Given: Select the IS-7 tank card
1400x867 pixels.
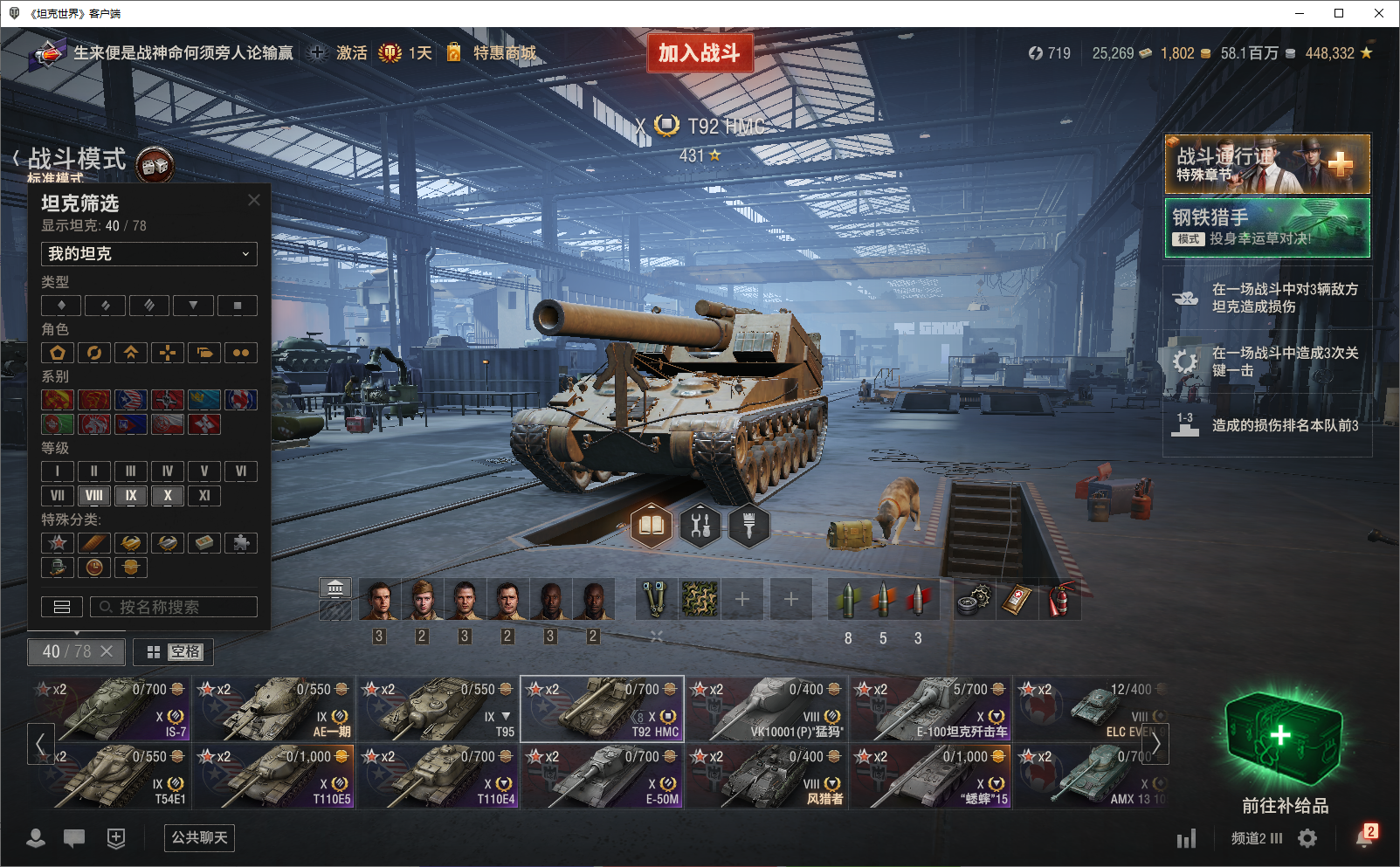Looking at the screenshot, I should [x=114, y=708].
